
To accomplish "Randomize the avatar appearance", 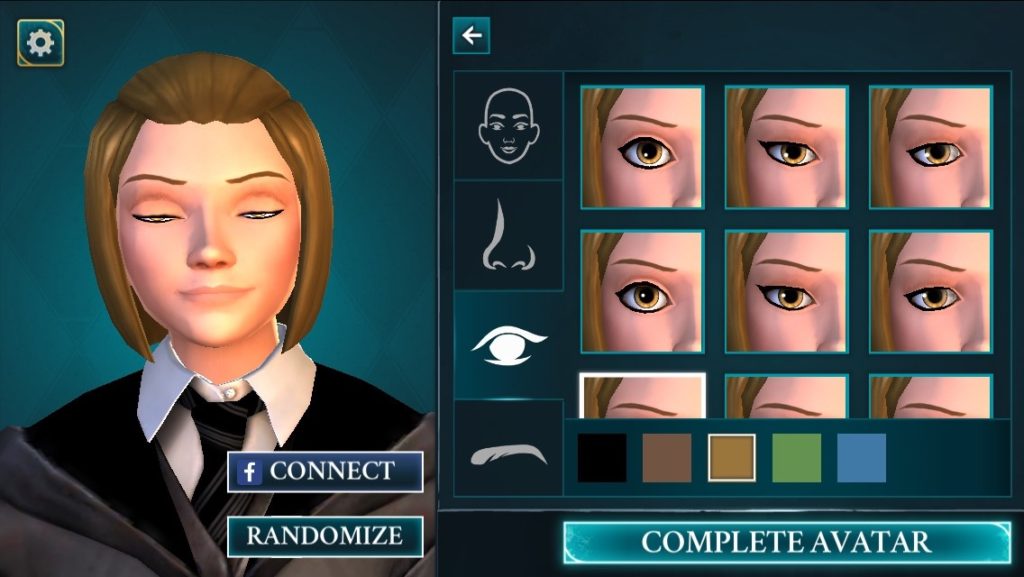I will pos(325,536).
